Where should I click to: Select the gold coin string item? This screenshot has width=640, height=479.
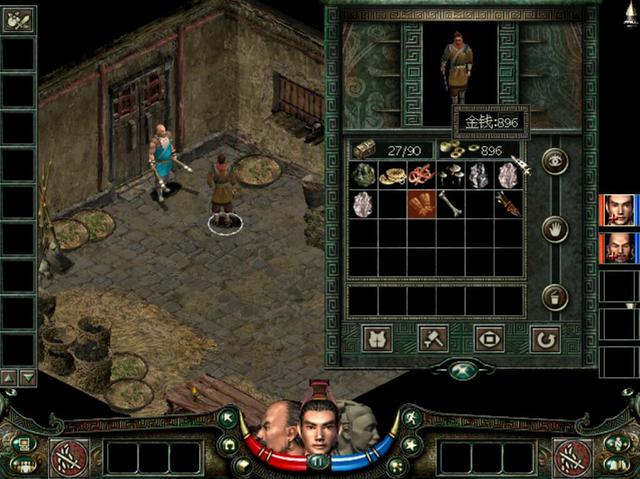[392, 175]
